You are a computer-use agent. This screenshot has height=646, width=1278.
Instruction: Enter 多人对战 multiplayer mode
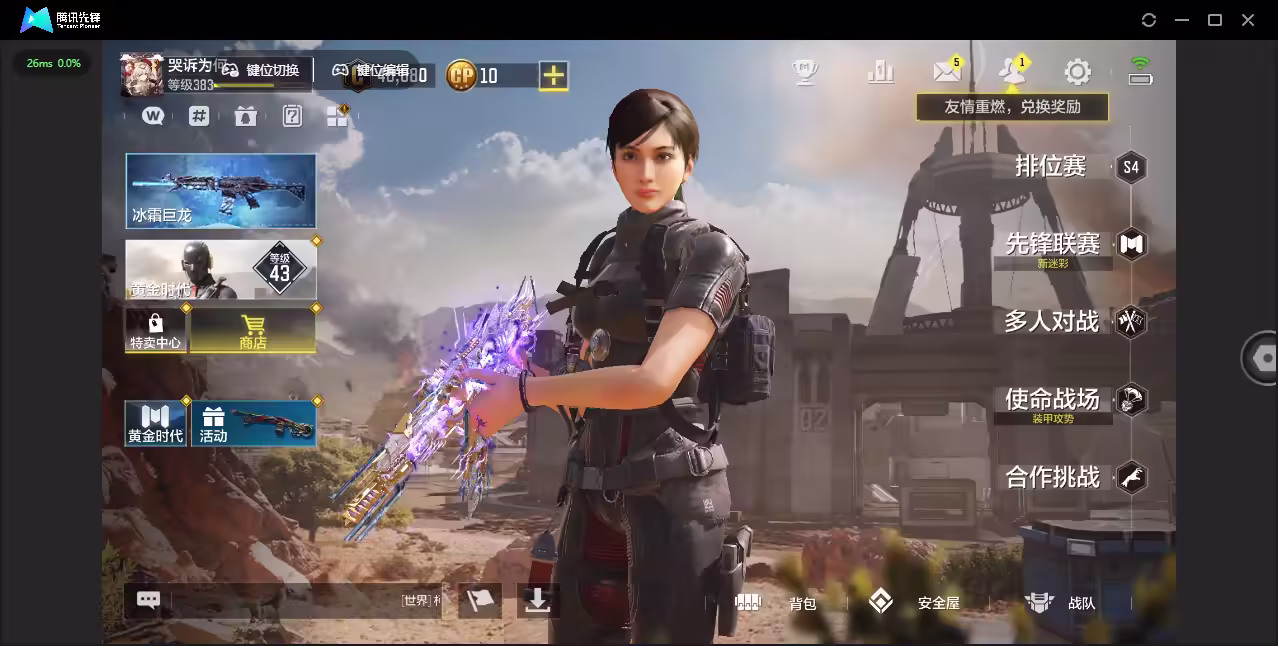(x=1052, y=322)
